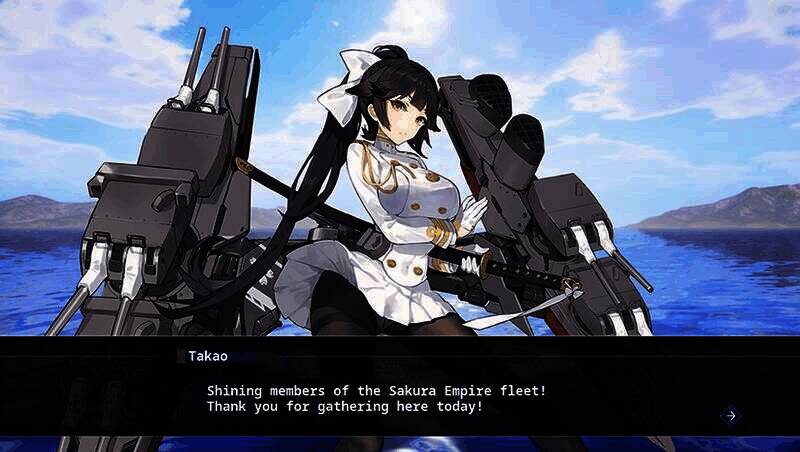This screenshot has height=452, width=800.
Task: Advance dialogue with the arrow button
Action: pos(730,415)
